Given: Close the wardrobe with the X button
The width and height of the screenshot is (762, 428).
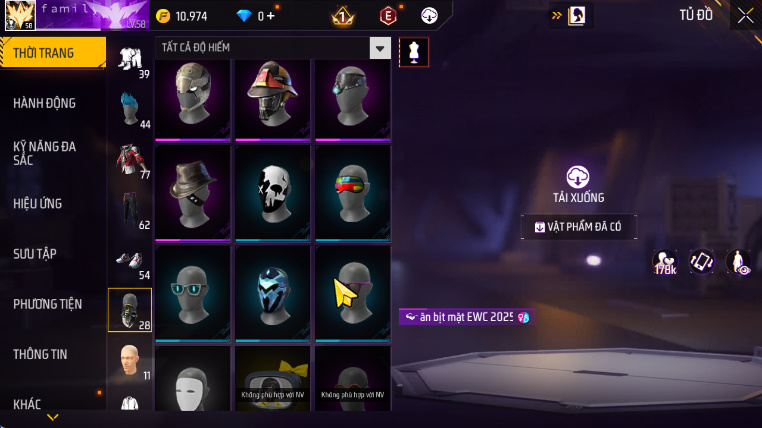Looking at the screenshot, I should [x=745, y=15].
